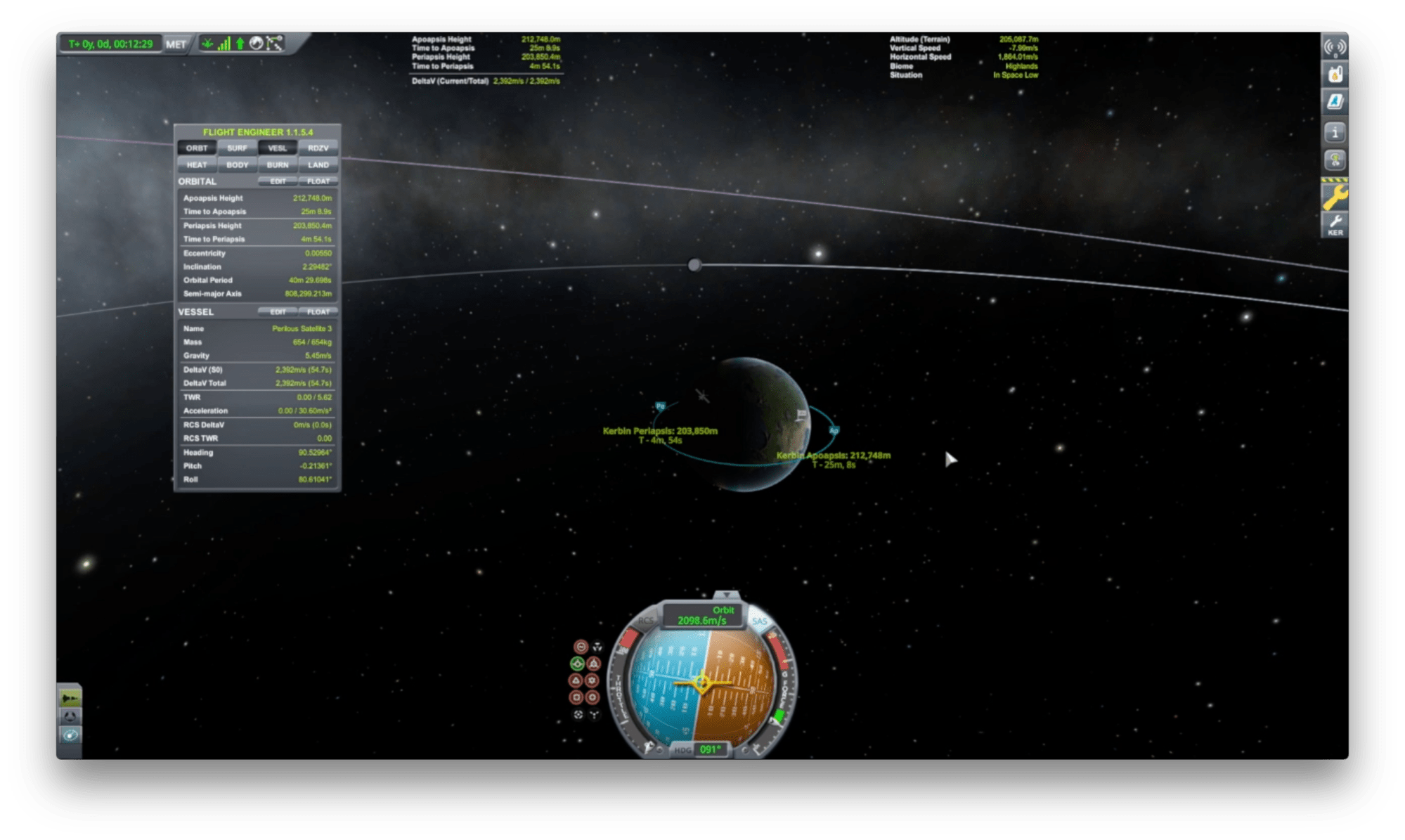Enable the BODY section button
The width and height of the screenshot is (1405, 840).
[x=237, y=165]
